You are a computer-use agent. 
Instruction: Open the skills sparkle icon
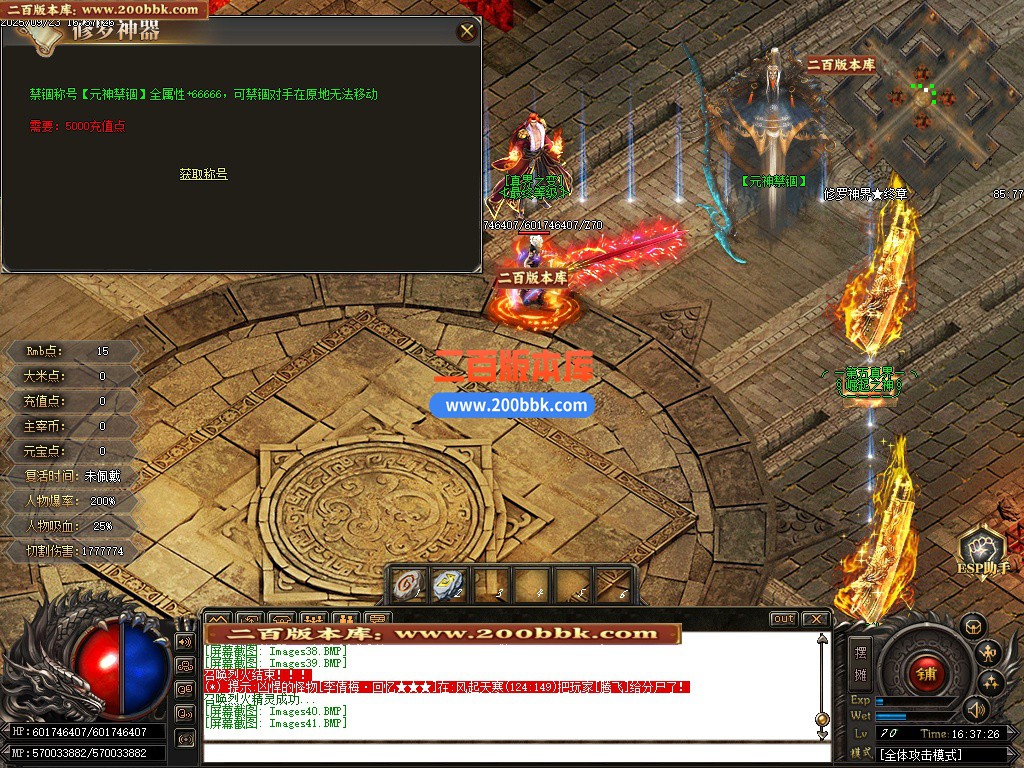click(991, 682)
